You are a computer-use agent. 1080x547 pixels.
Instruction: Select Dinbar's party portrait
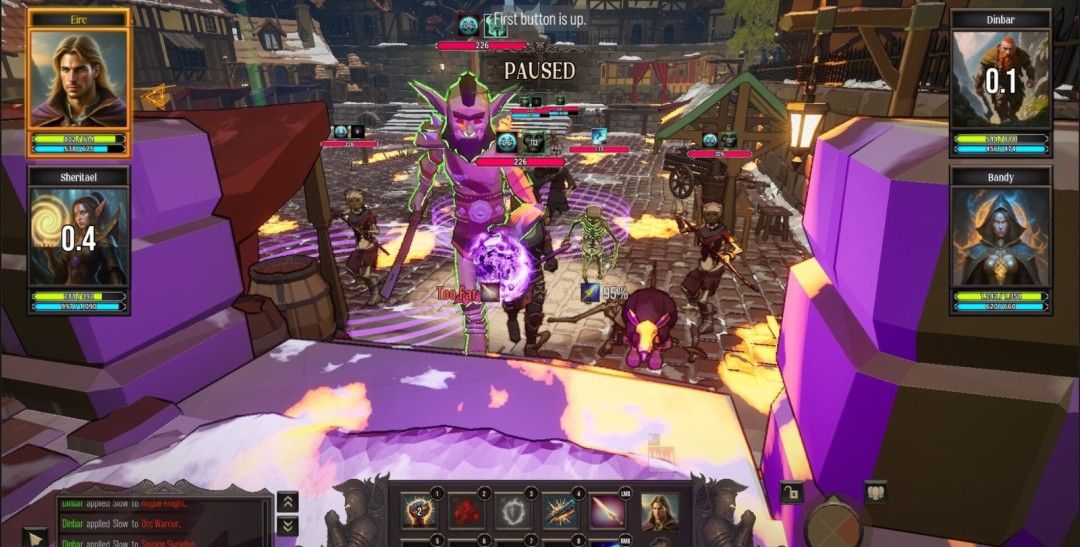point(1000,80)
